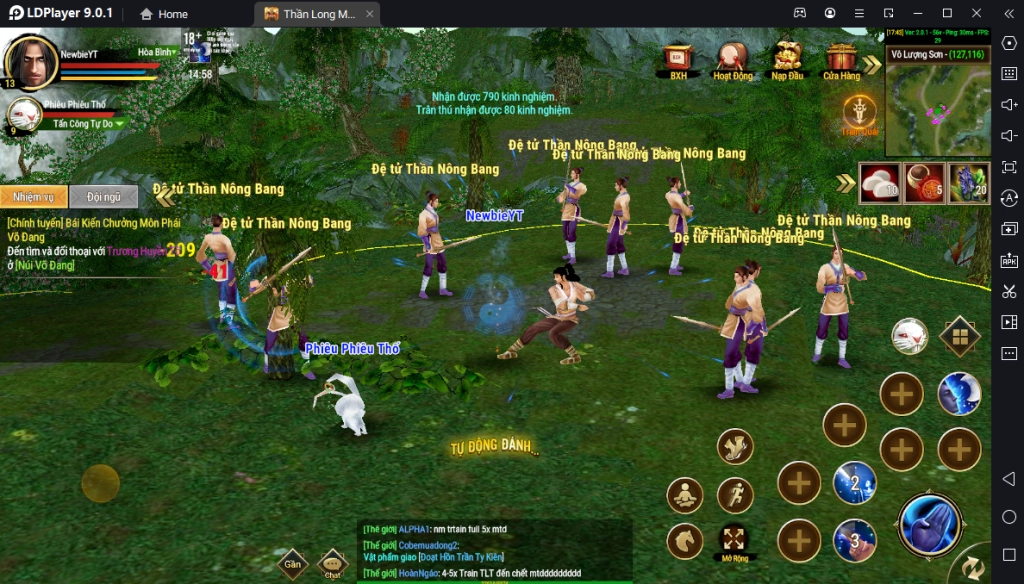Open the Hòa Bình PK mode dropdown
The width and height of the screenshot is (1024, 584).
pyautogui.click(x=159, y=52)
